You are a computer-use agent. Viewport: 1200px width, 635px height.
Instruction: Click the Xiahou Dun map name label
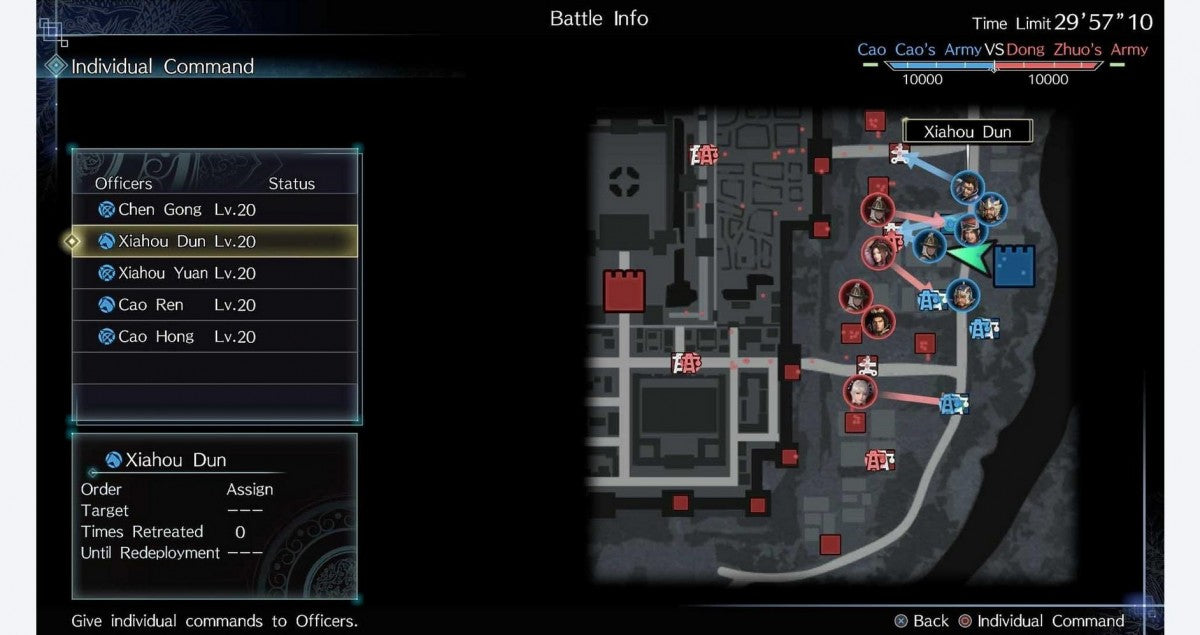point(967,131)
